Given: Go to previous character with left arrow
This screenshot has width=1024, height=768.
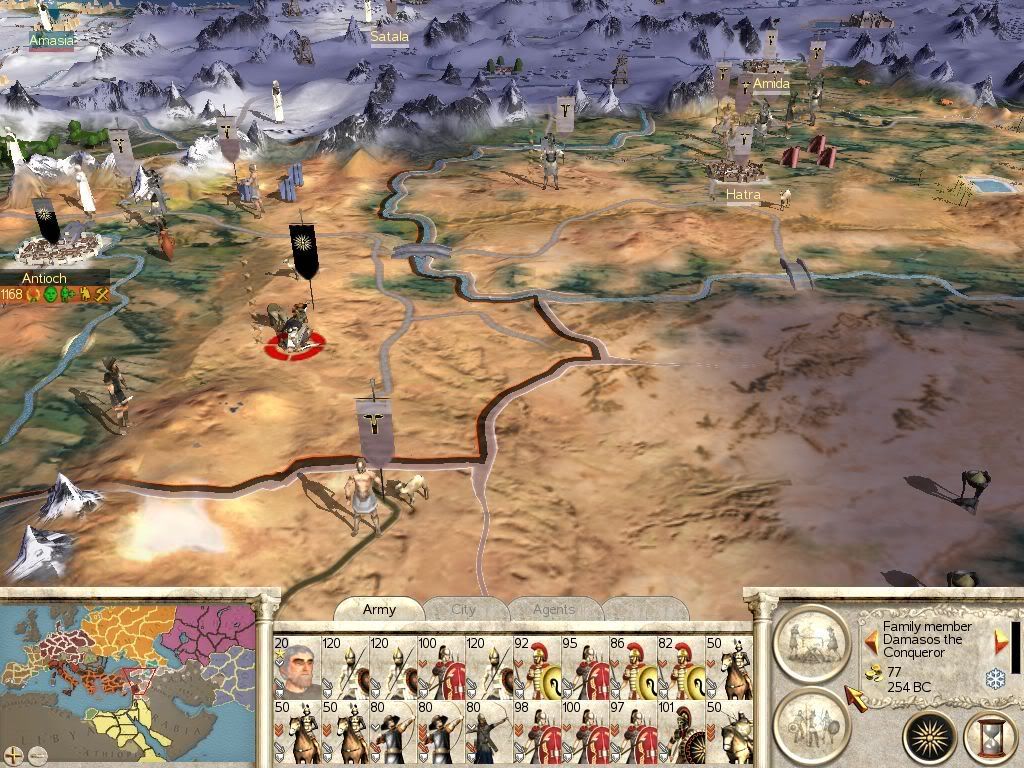Looking at the screenshot, I should pyautogui.click(x=871, y=638).
